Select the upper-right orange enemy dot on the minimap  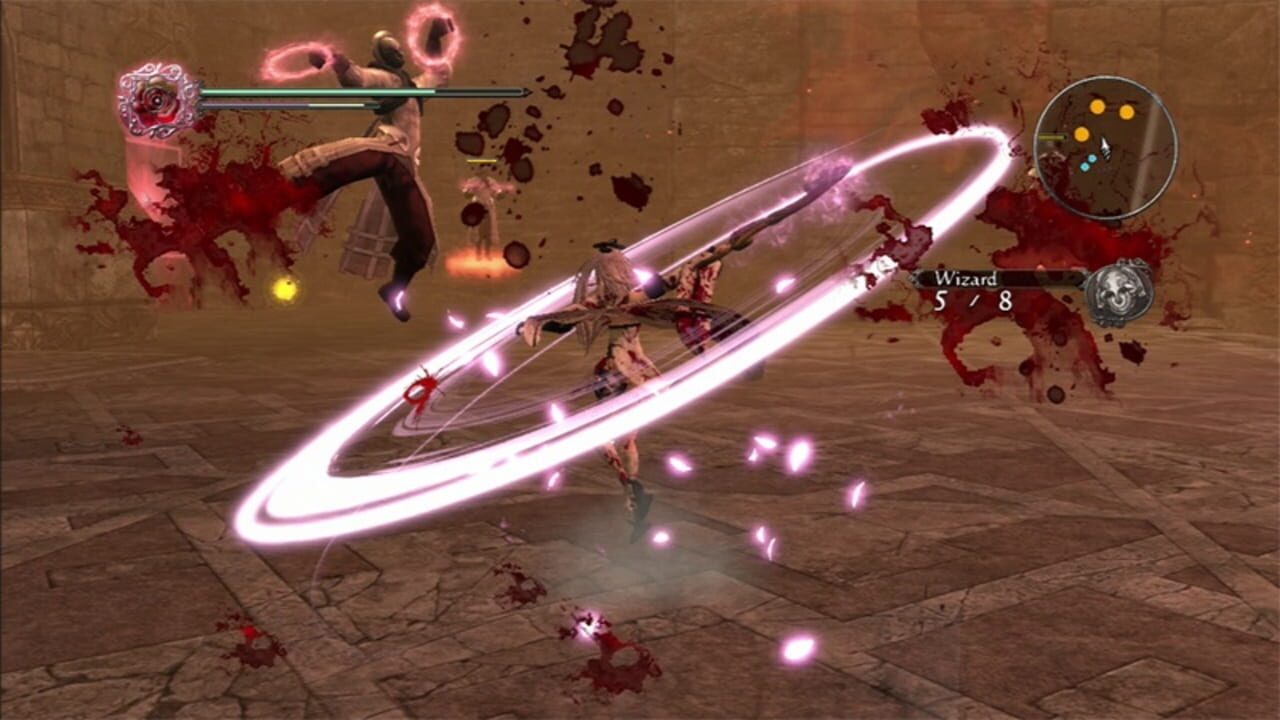click(1127, 110)
